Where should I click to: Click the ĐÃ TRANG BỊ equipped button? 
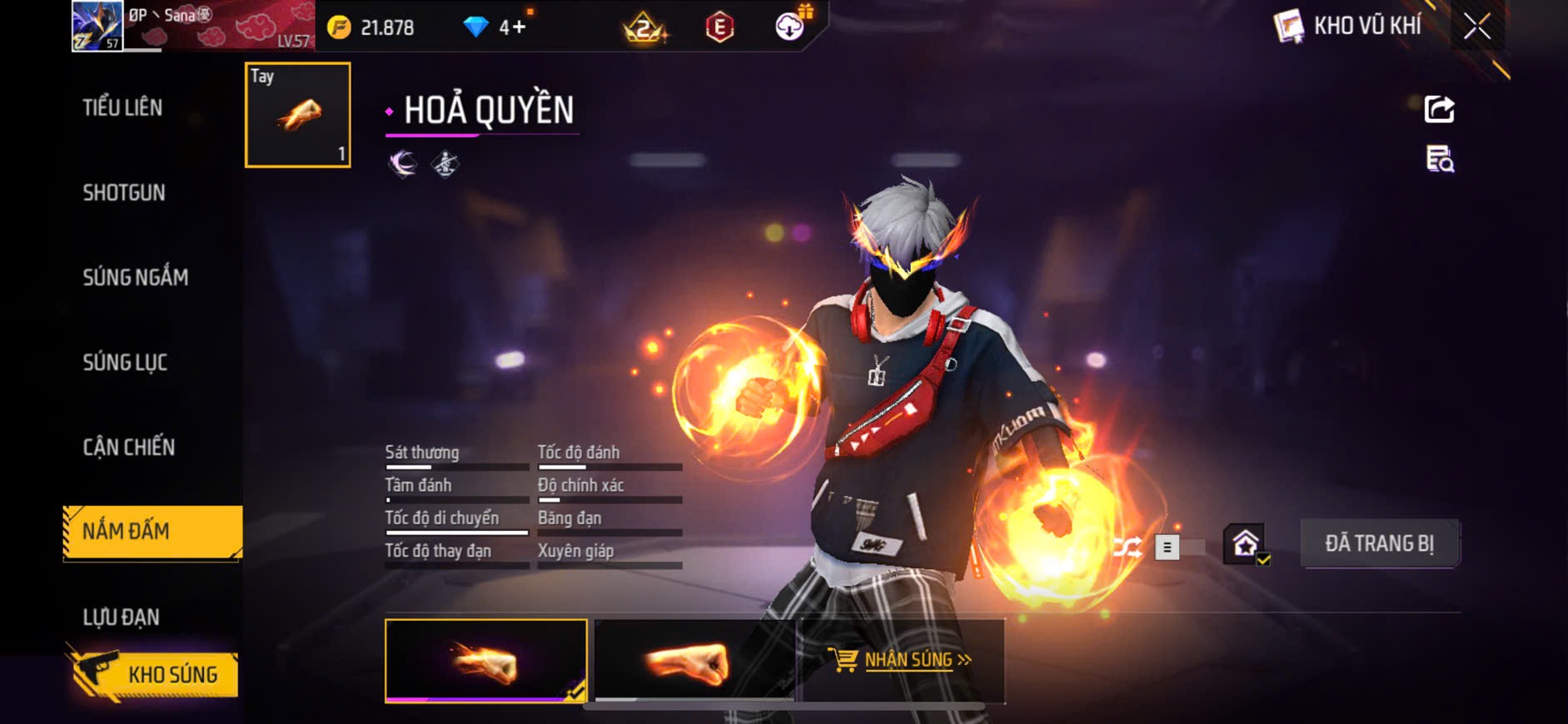coord(1379,544)
